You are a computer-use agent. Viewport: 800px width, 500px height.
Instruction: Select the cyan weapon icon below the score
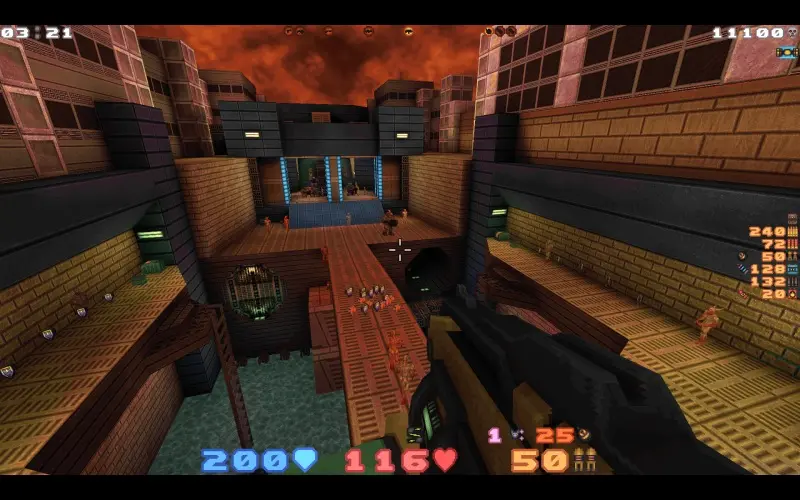click(x=785, y=52)
